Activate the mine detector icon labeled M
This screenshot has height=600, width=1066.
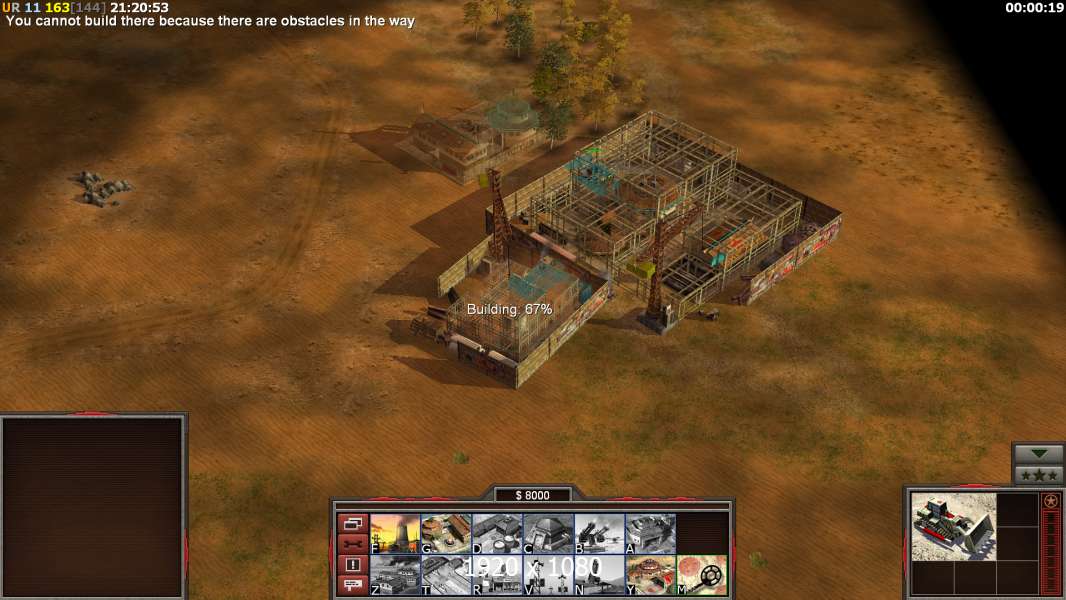[x=701, y=575]
